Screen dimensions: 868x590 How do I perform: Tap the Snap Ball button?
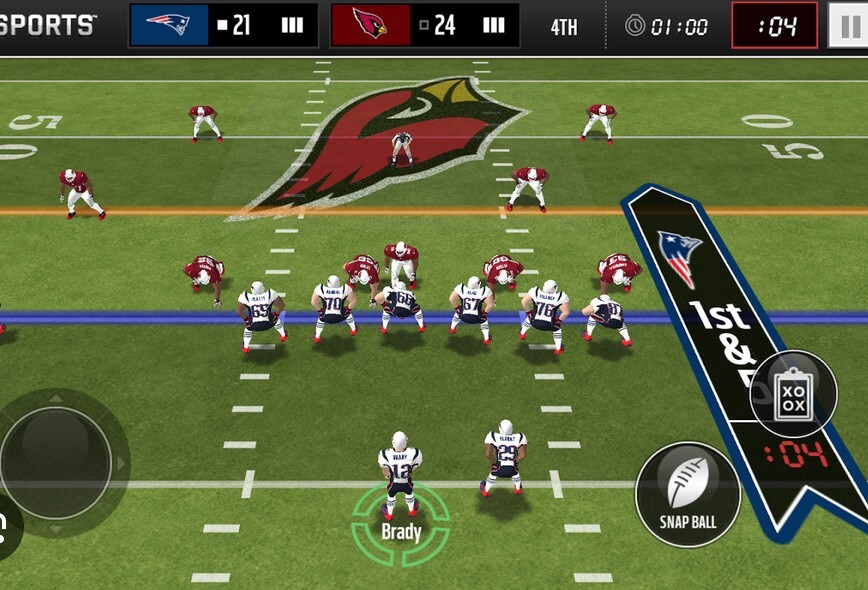point(687,494)
